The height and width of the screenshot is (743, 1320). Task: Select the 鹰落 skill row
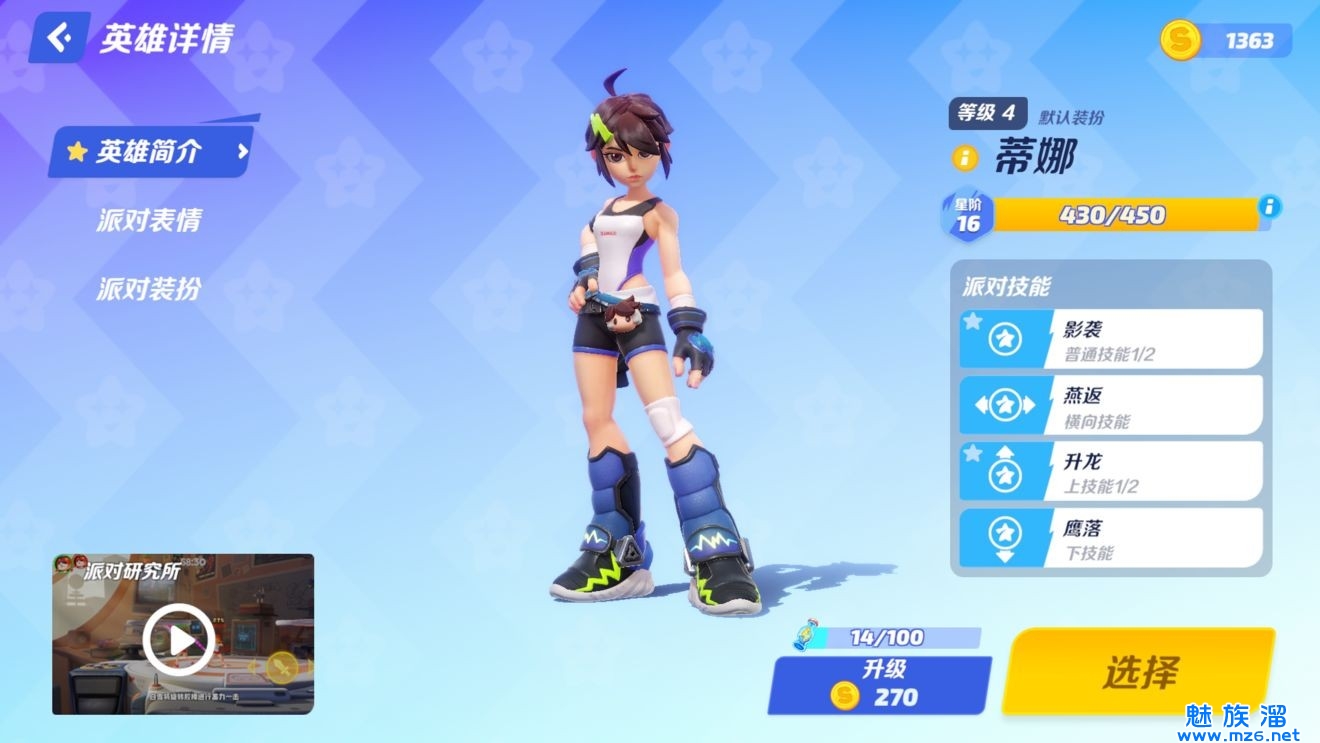click(1111, 538)
